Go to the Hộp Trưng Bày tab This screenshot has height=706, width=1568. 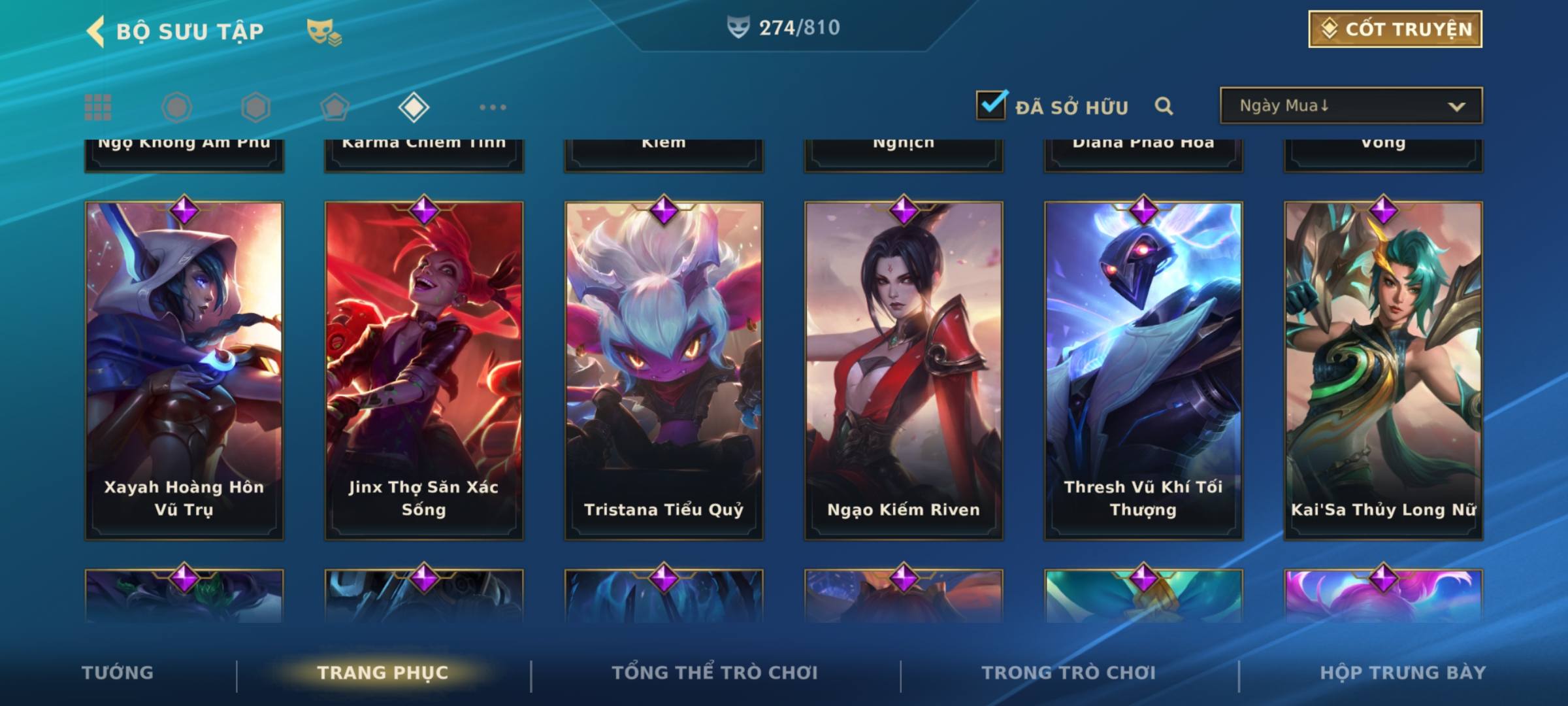point(1403,673)
